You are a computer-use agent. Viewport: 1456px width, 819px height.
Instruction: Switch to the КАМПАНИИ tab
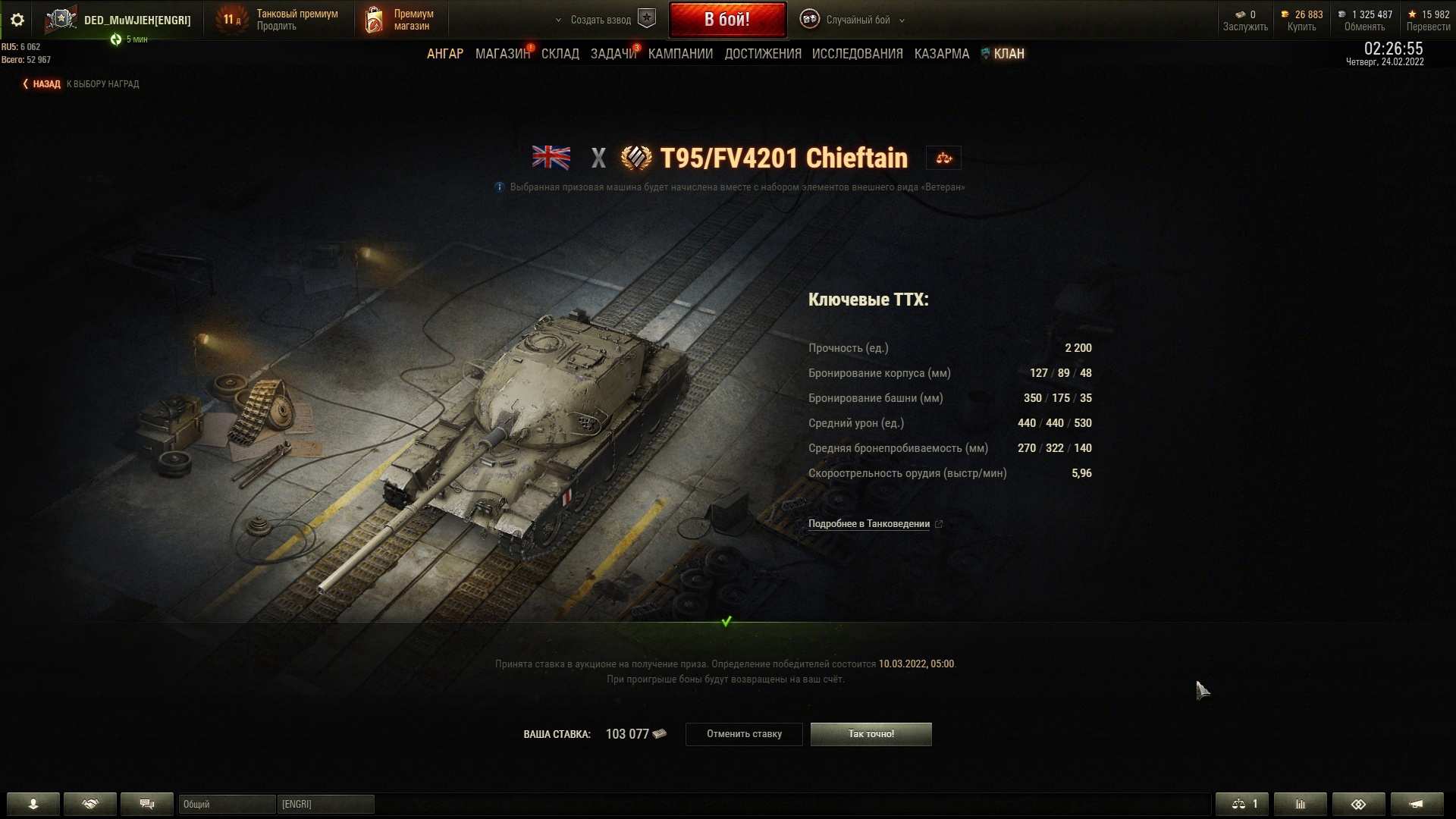[680, 54]
